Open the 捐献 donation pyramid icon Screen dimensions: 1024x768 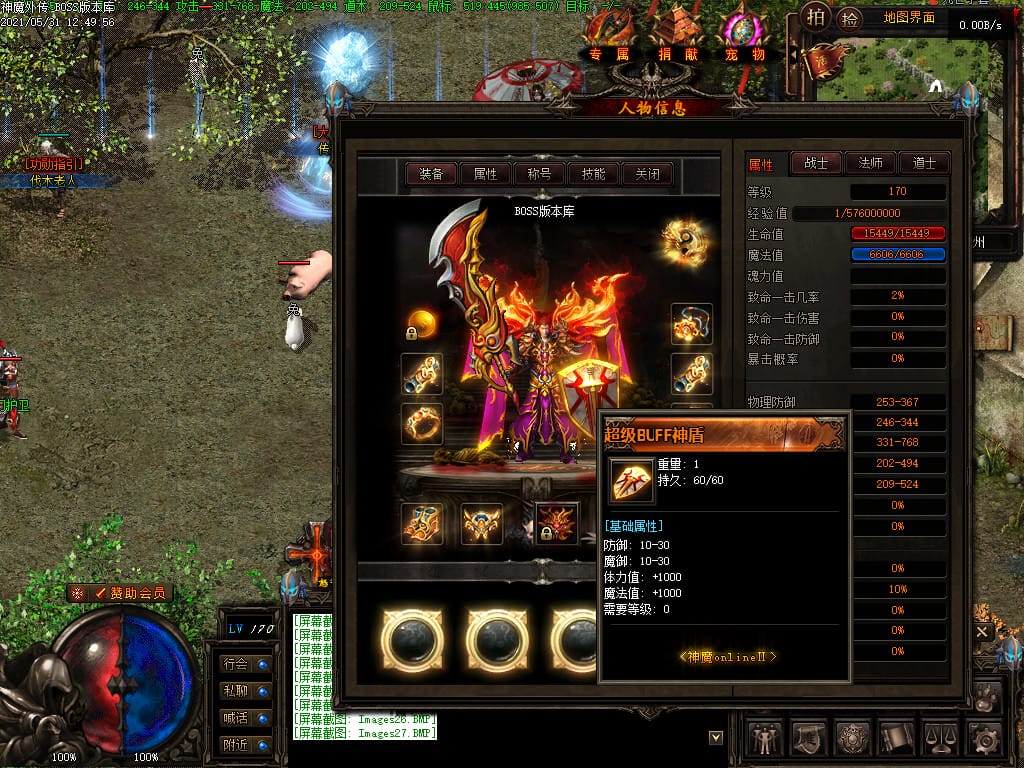tap(678, 37)
